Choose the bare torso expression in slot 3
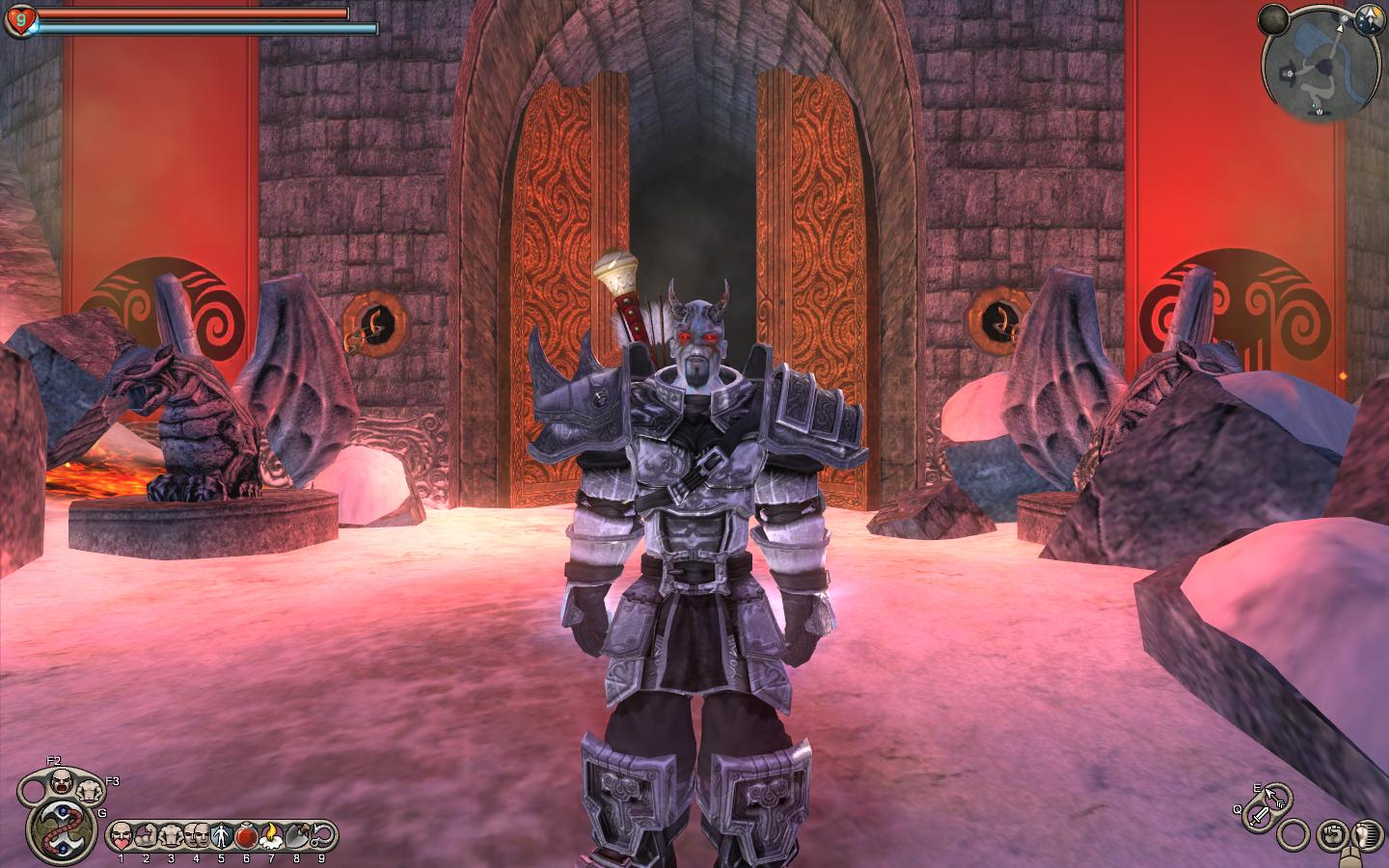This screenshot has width=1389, height=868. (x=172, y=833)
